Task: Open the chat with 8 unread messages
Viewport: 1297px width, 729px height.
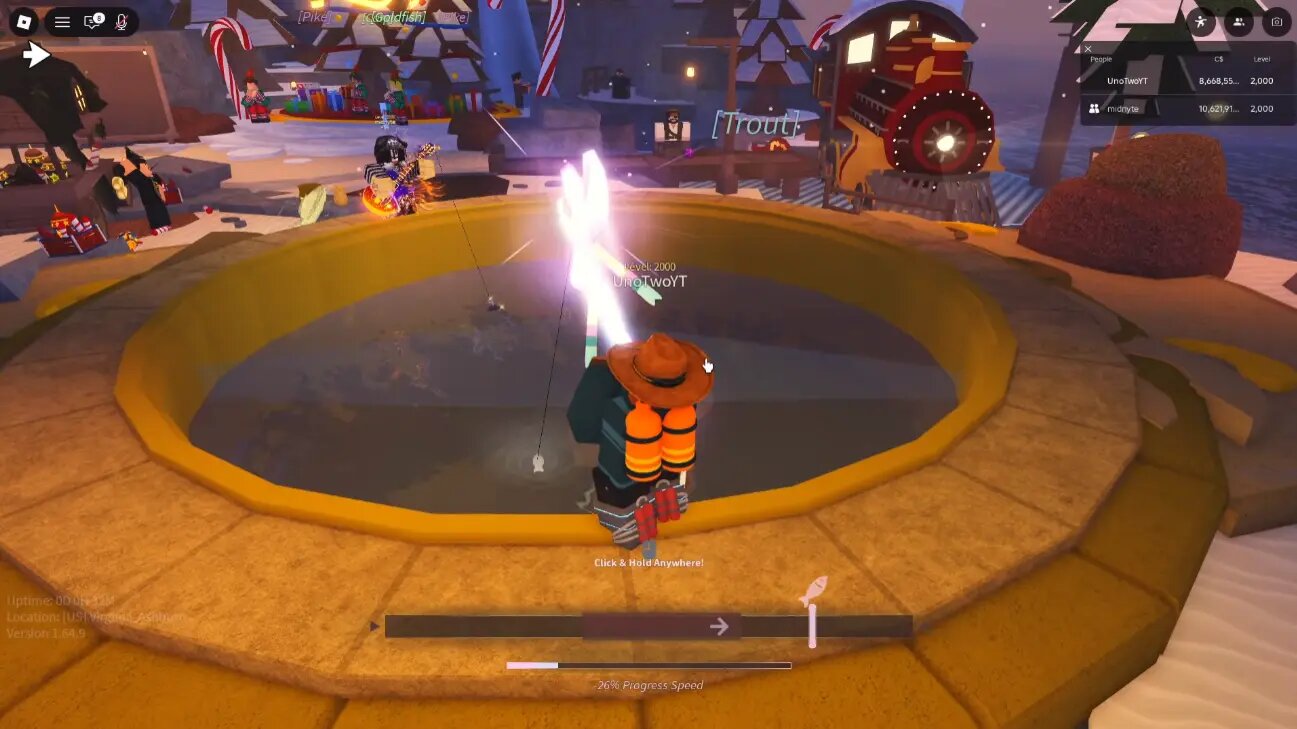Action: (x=93, y=22)
